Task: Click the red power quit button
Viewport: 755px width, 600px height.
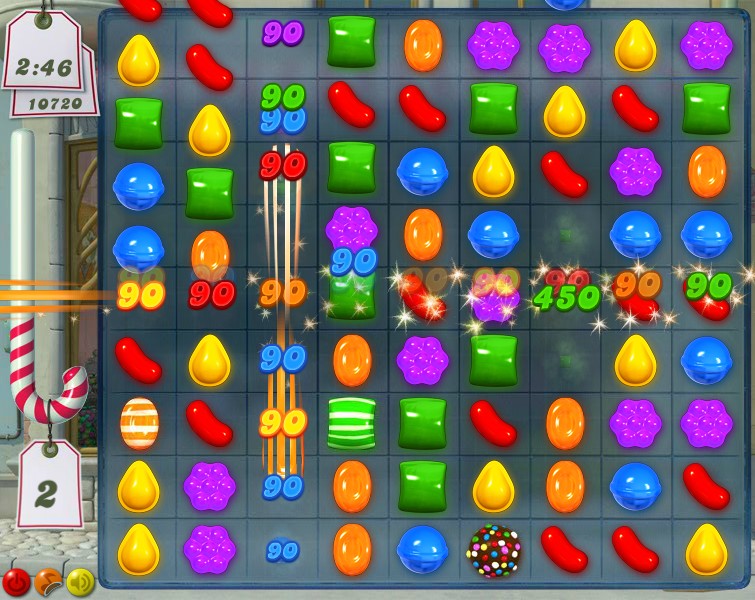Action: (16, 581)
